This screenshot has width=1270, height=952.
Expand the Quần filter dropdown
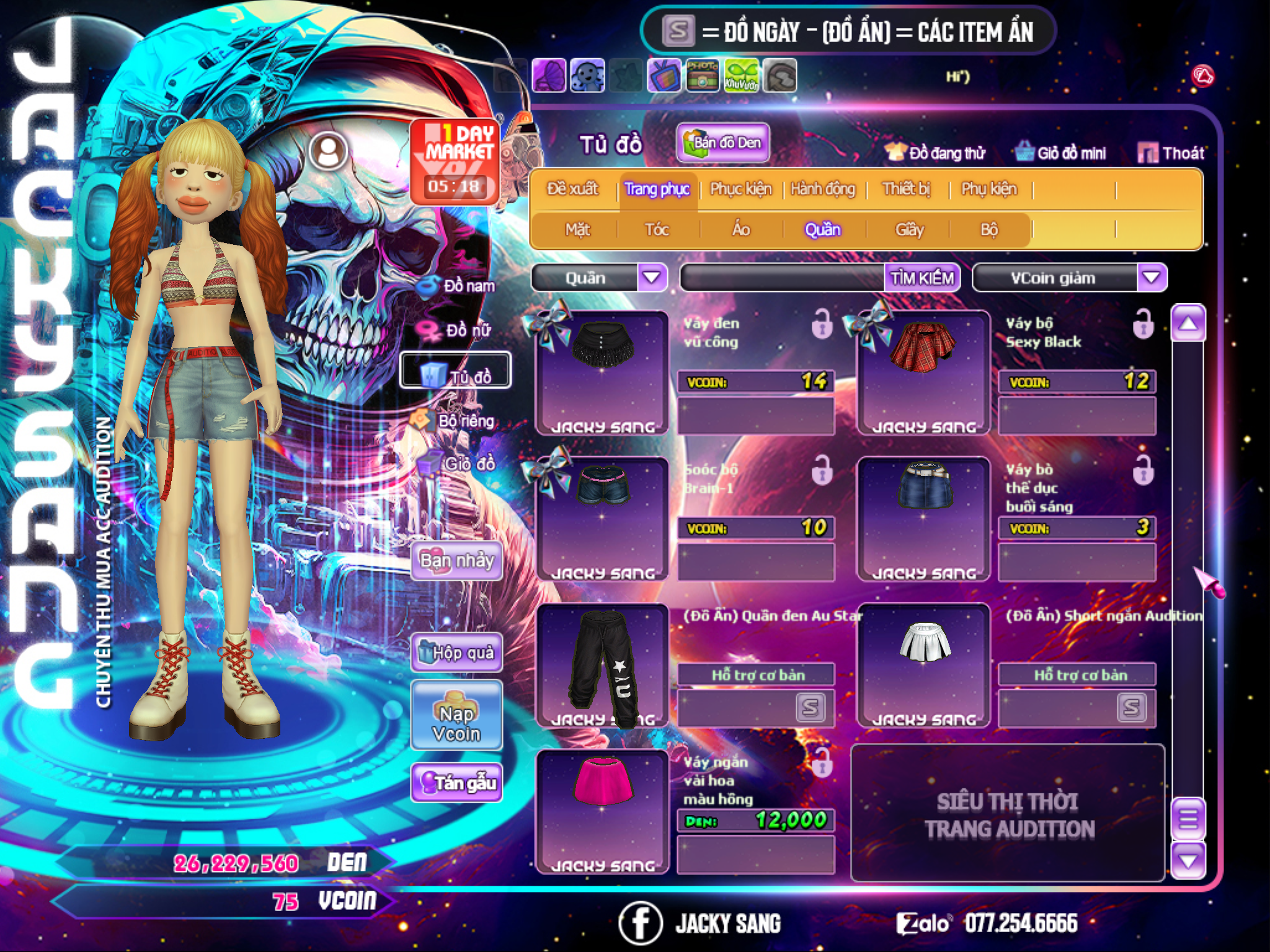[652, 278]
